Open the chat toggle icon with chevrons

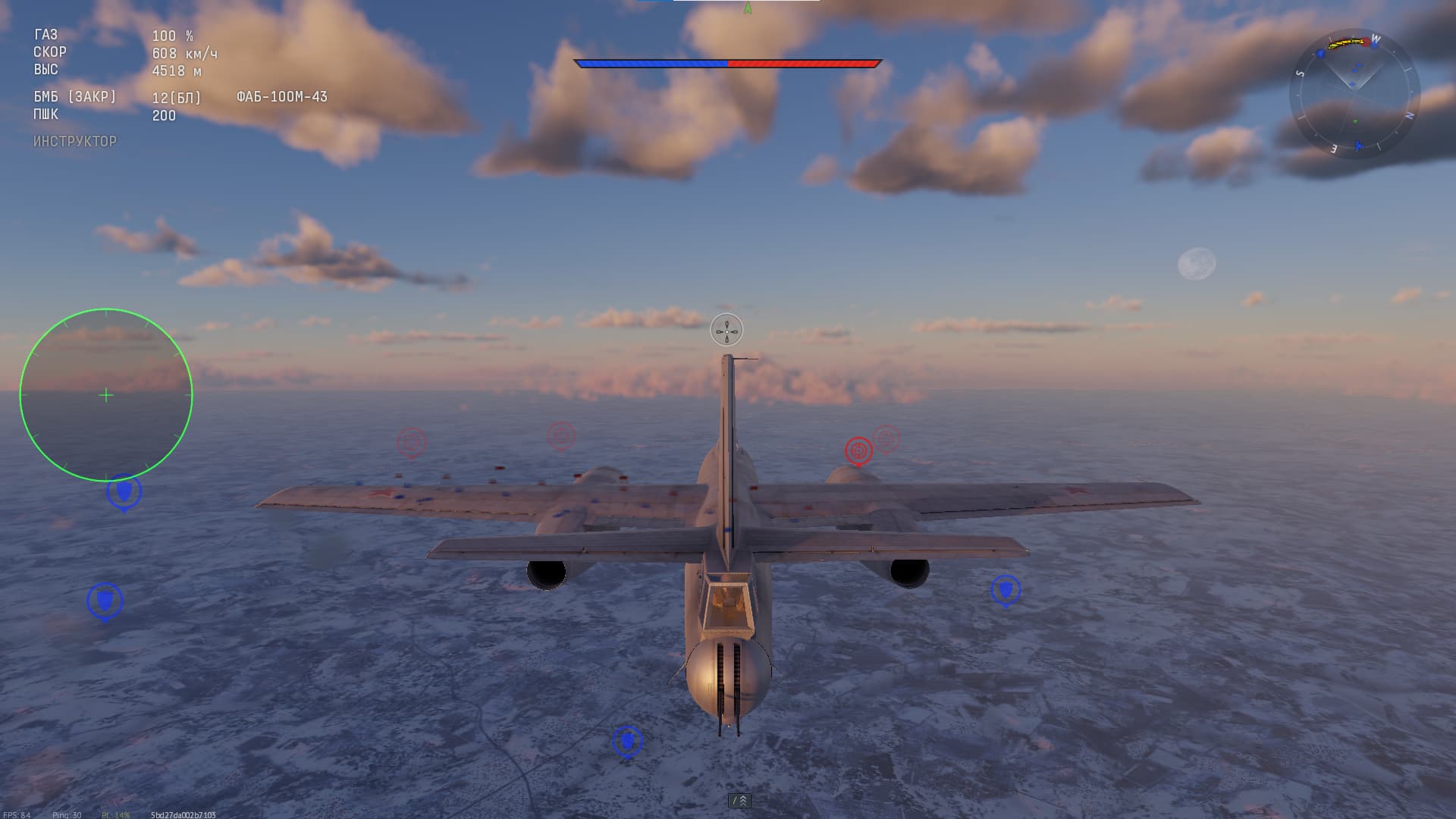click(x=739, y=800)
